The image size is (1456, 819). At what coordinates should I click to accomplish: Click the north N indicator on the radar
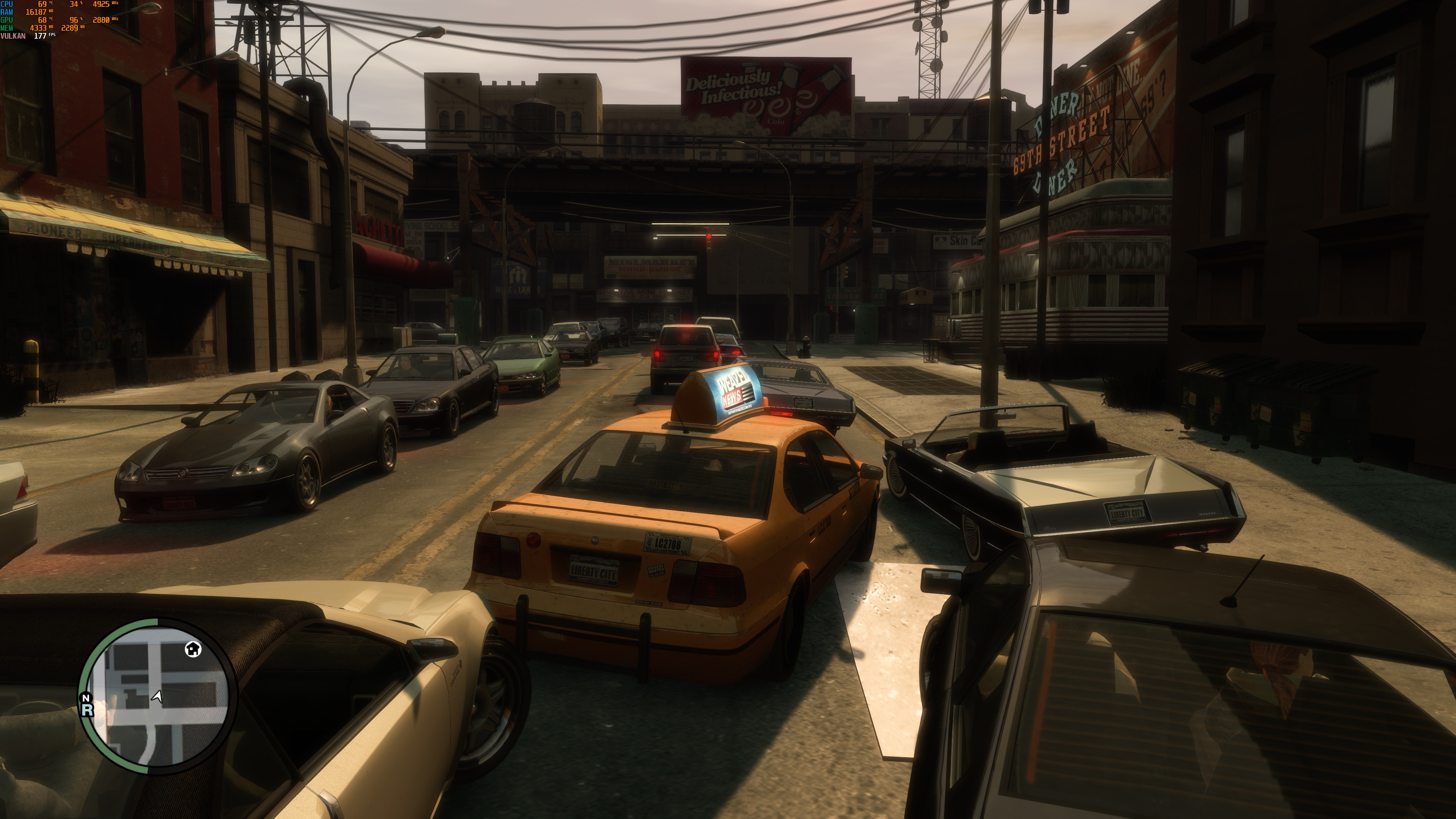click(x=86, y=698)
